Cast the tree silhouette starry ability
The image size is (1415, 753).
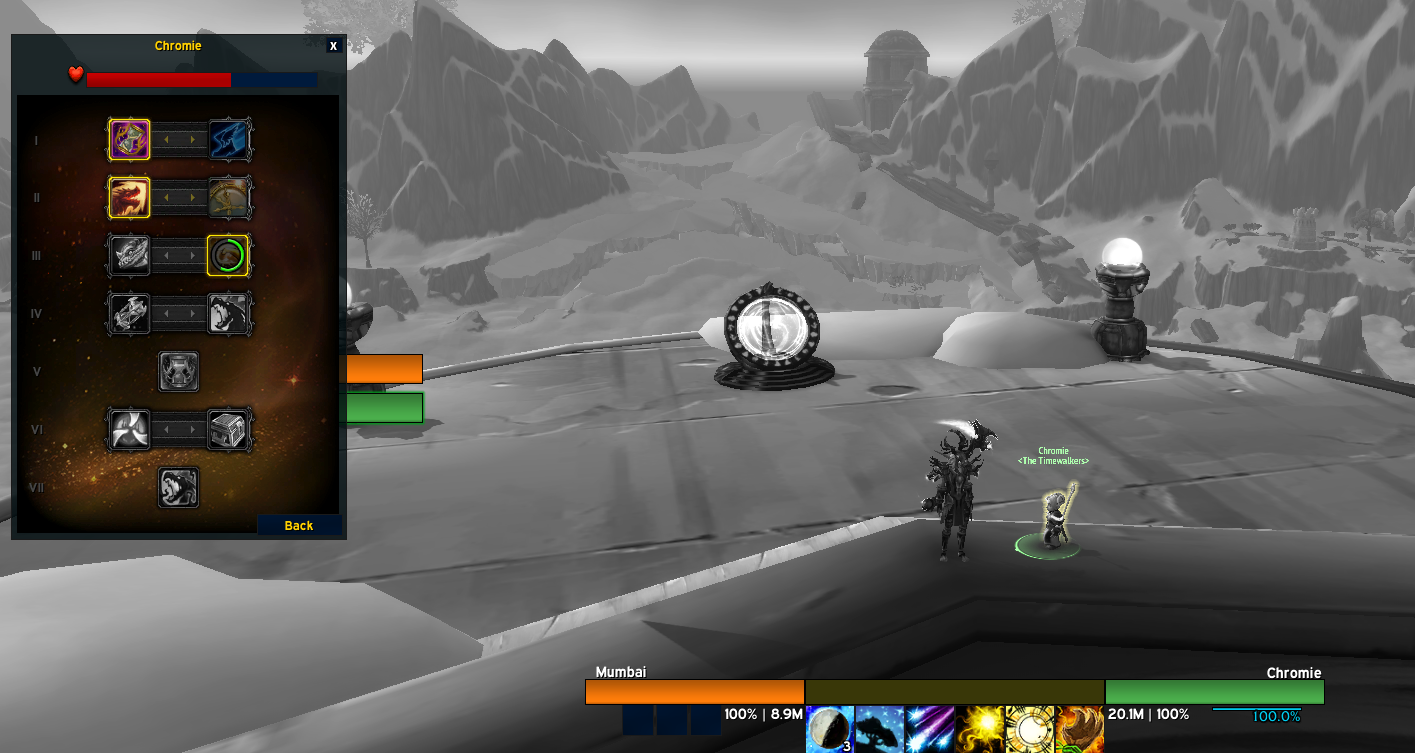[880, 729]
